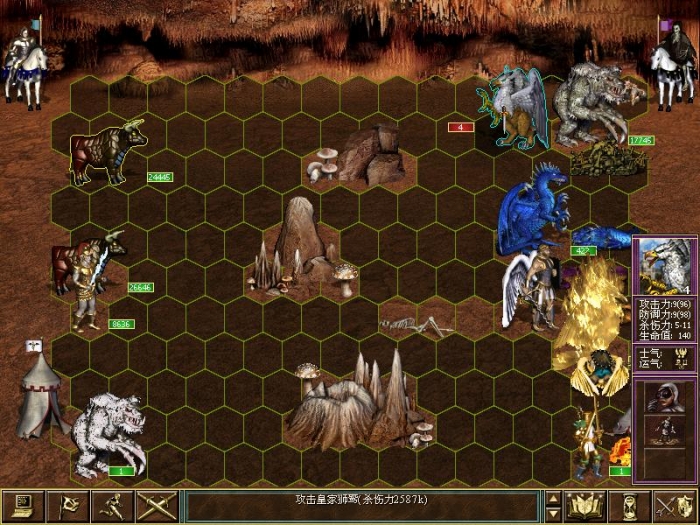Select the armored bull stack numbered 24445
700x525 pixels.
(x=108, y=152)
